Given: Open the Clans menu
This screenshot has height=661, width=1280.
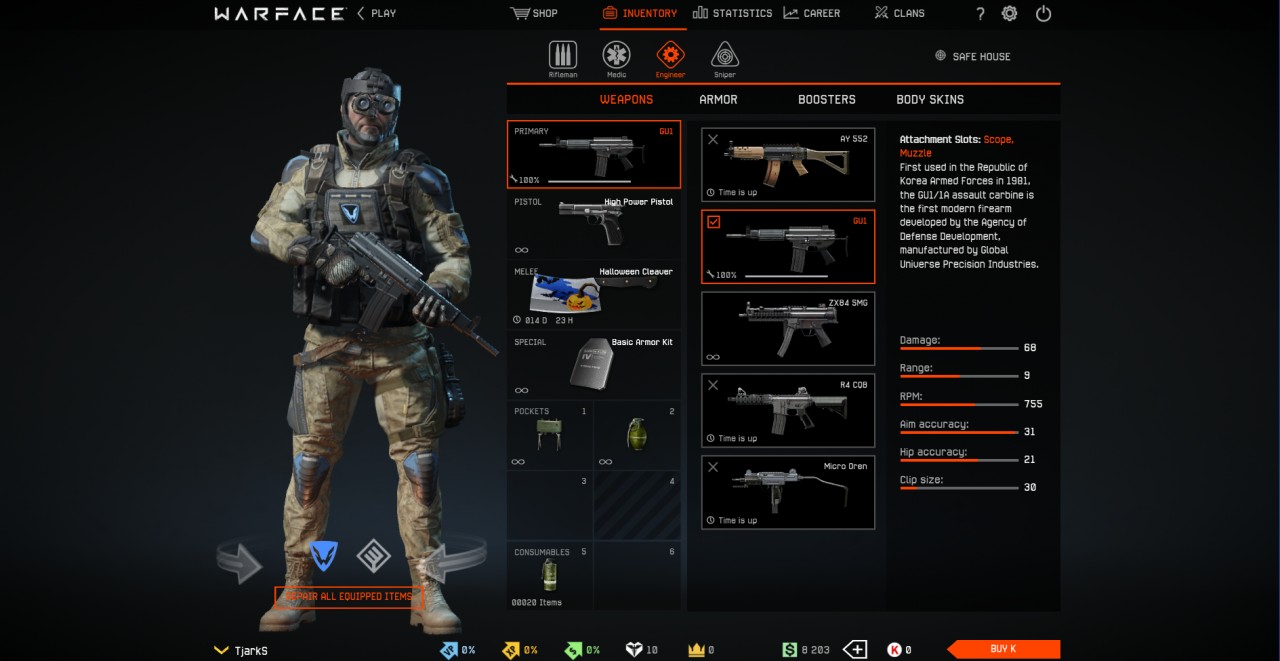Looking at the screenshot, I should click(899, 13).
